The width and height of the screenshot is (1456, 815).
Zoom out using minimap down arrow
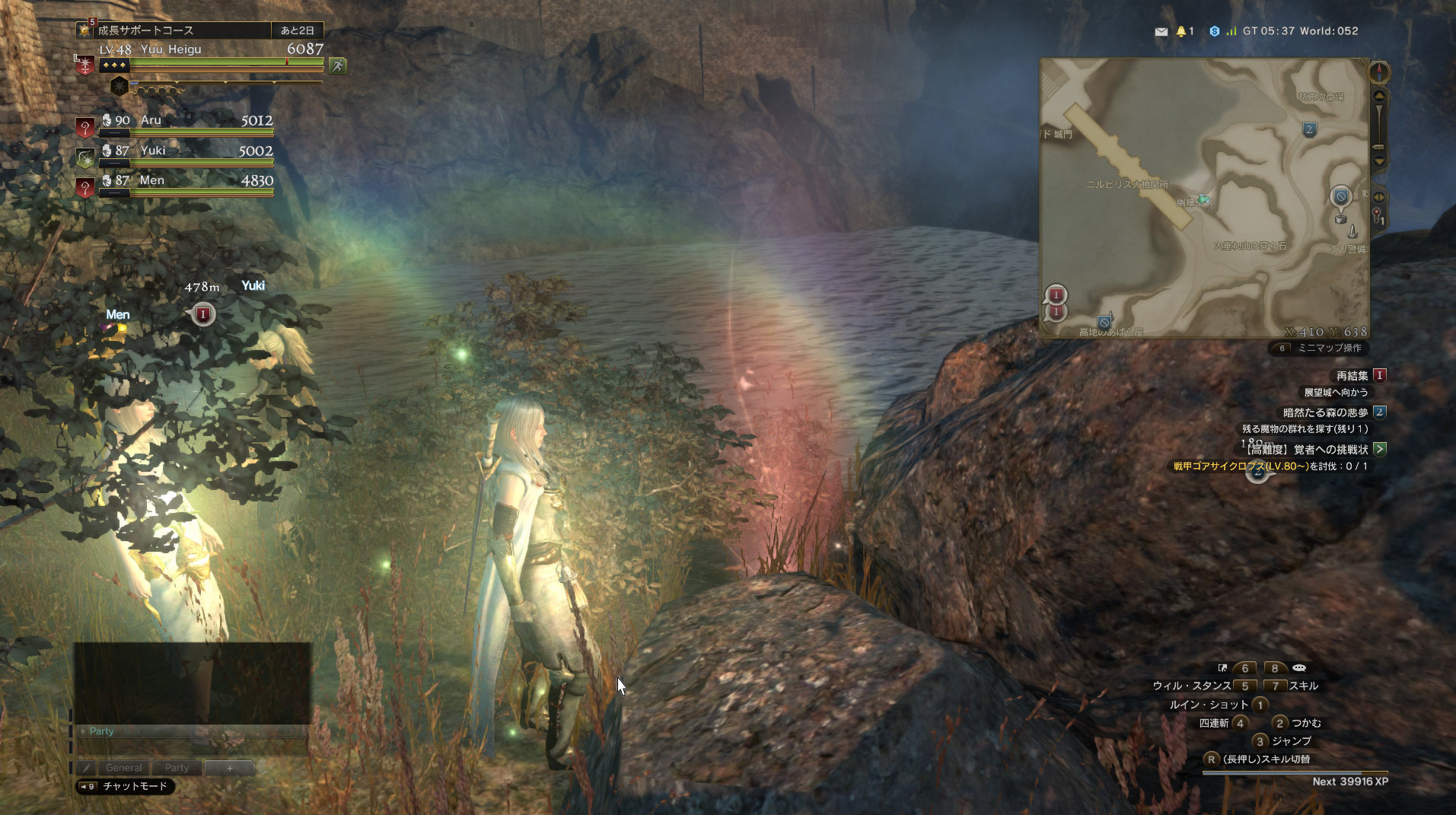pyautogui.click(x=1378, y=161)
